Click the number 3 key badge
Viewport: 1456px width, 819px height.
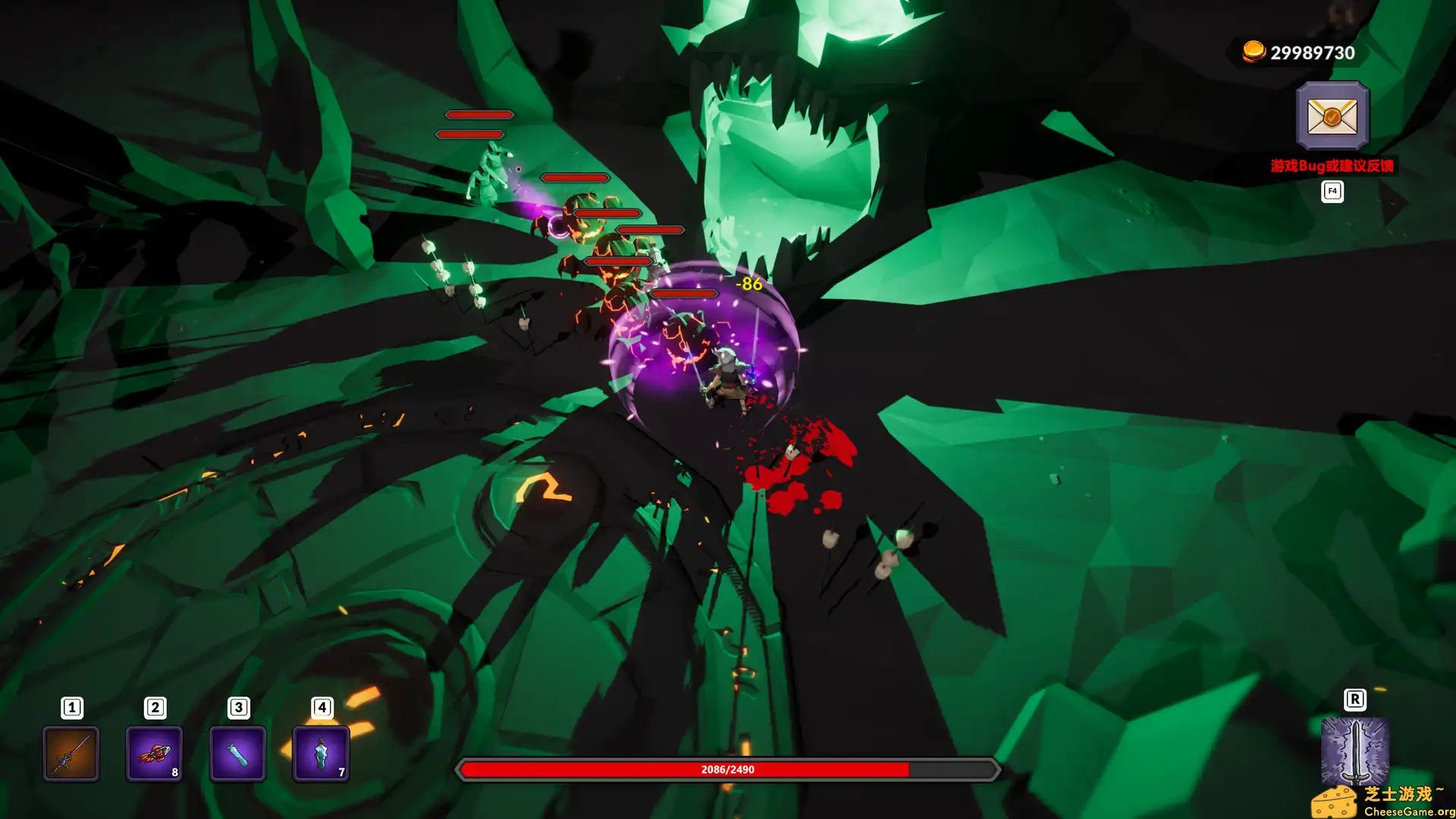coord(238,706)
